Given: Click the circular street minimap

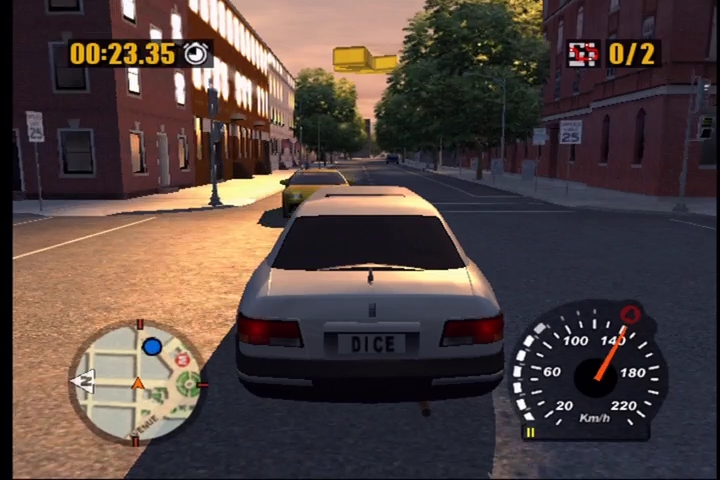Looking at the screenshot, I should (136, 383).
